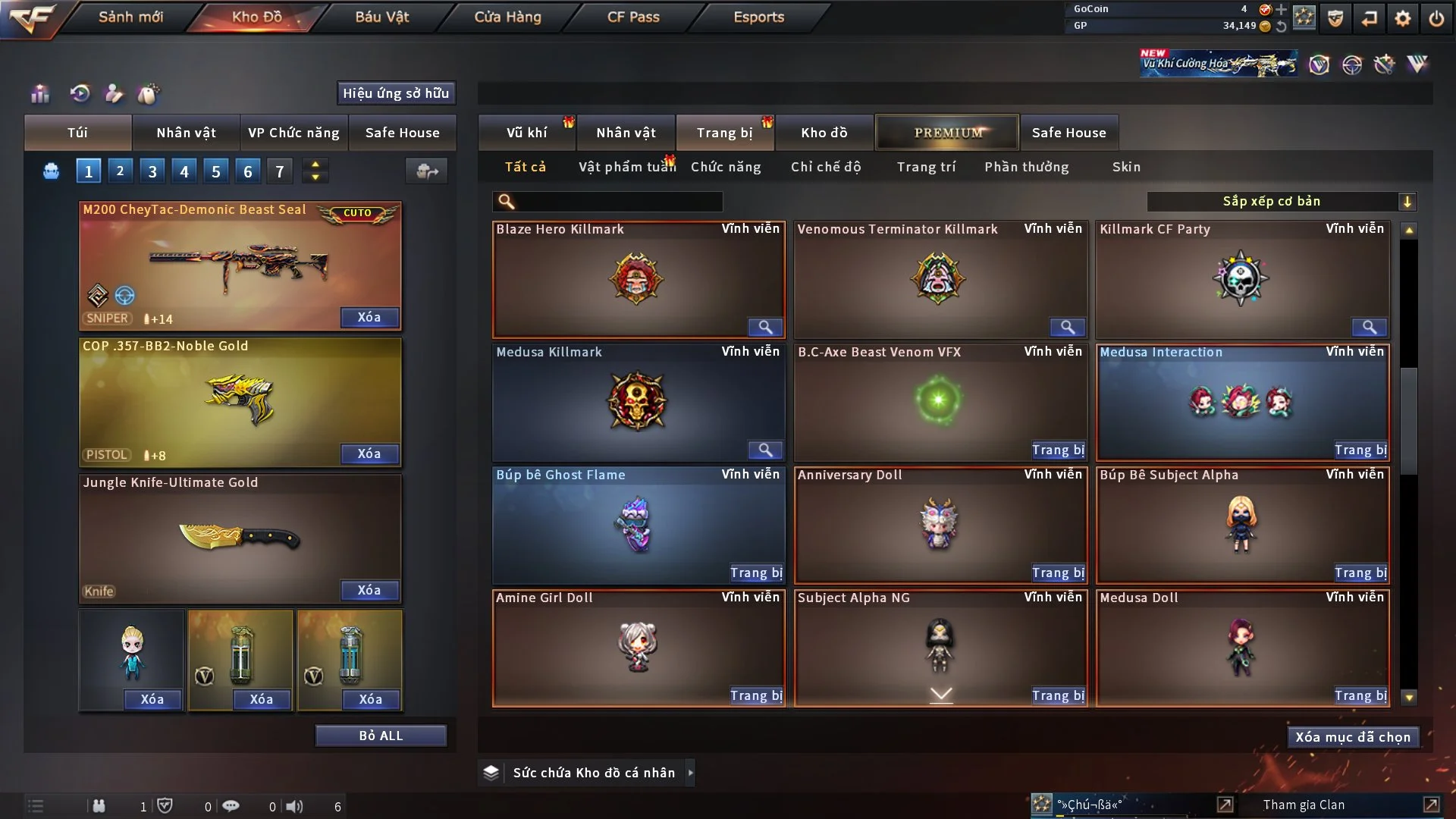Expand Sức chứa Kho đồ cá nhân
Image resolution: width=1456 pixels, height=819 pixels.
(690, 773)
